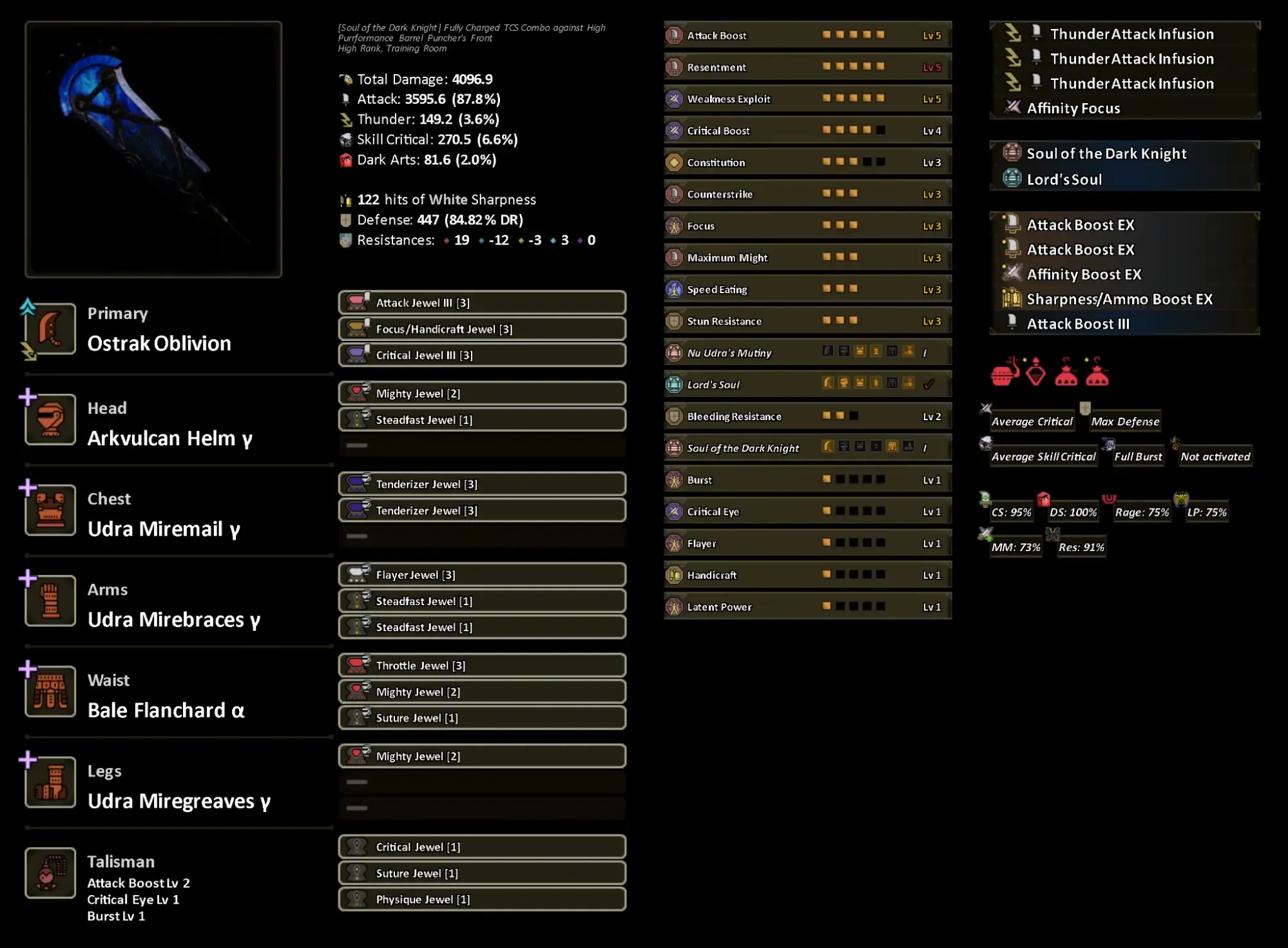This screenshot has width=1288, height=948.
Task: Click the Arkvulcan Helm head slot icon
Action: (x=50, y=420)
